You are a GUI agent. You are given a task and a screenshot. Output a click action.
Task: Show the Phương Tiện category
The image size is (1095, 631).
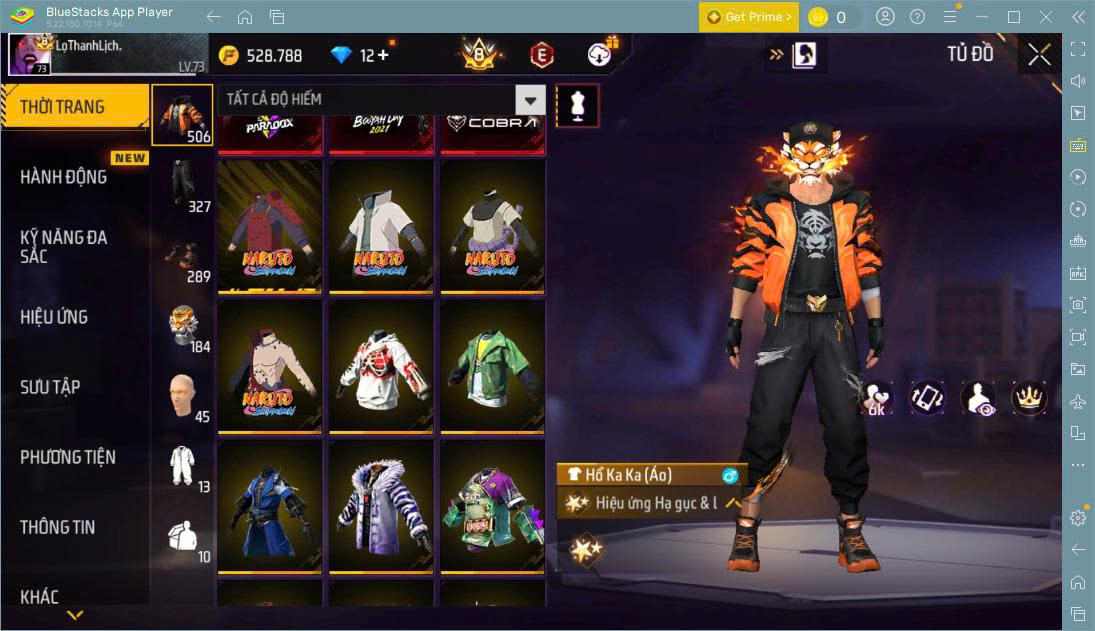click(x=68, y=457)
